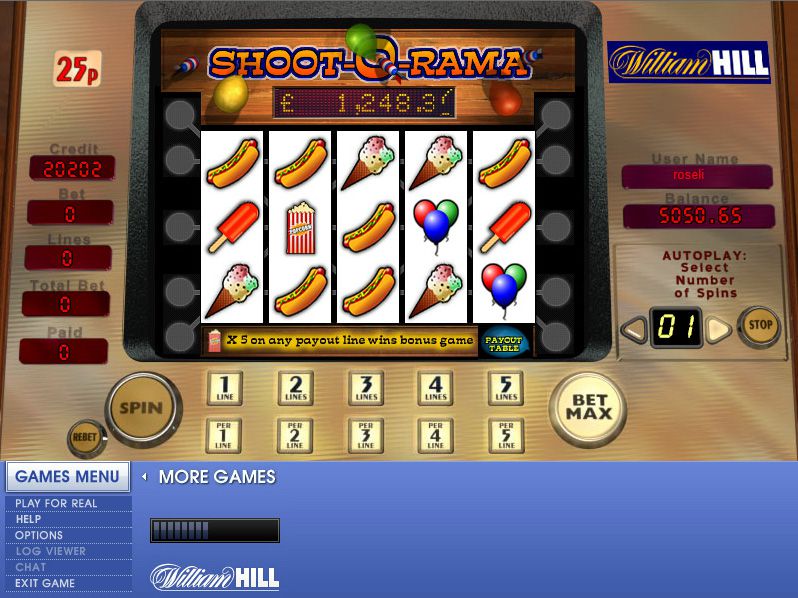Set bet with PER 1 LINE button

click(224, 435)
